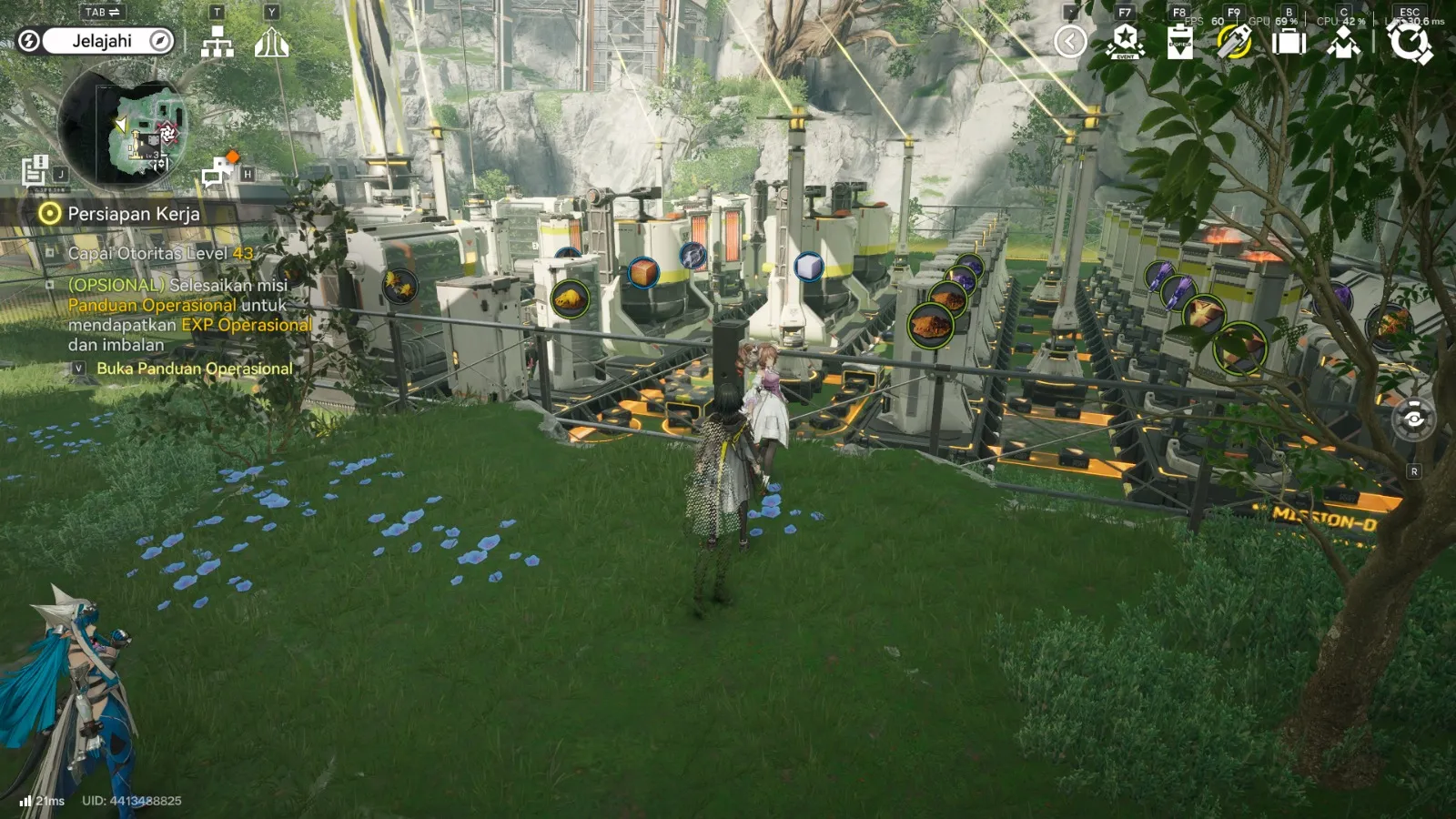Image resolution: width=1456 pixels, height=819 pixels.
Task: Select the Persiapan Kerja quest tracker
Action: [133, 214]
